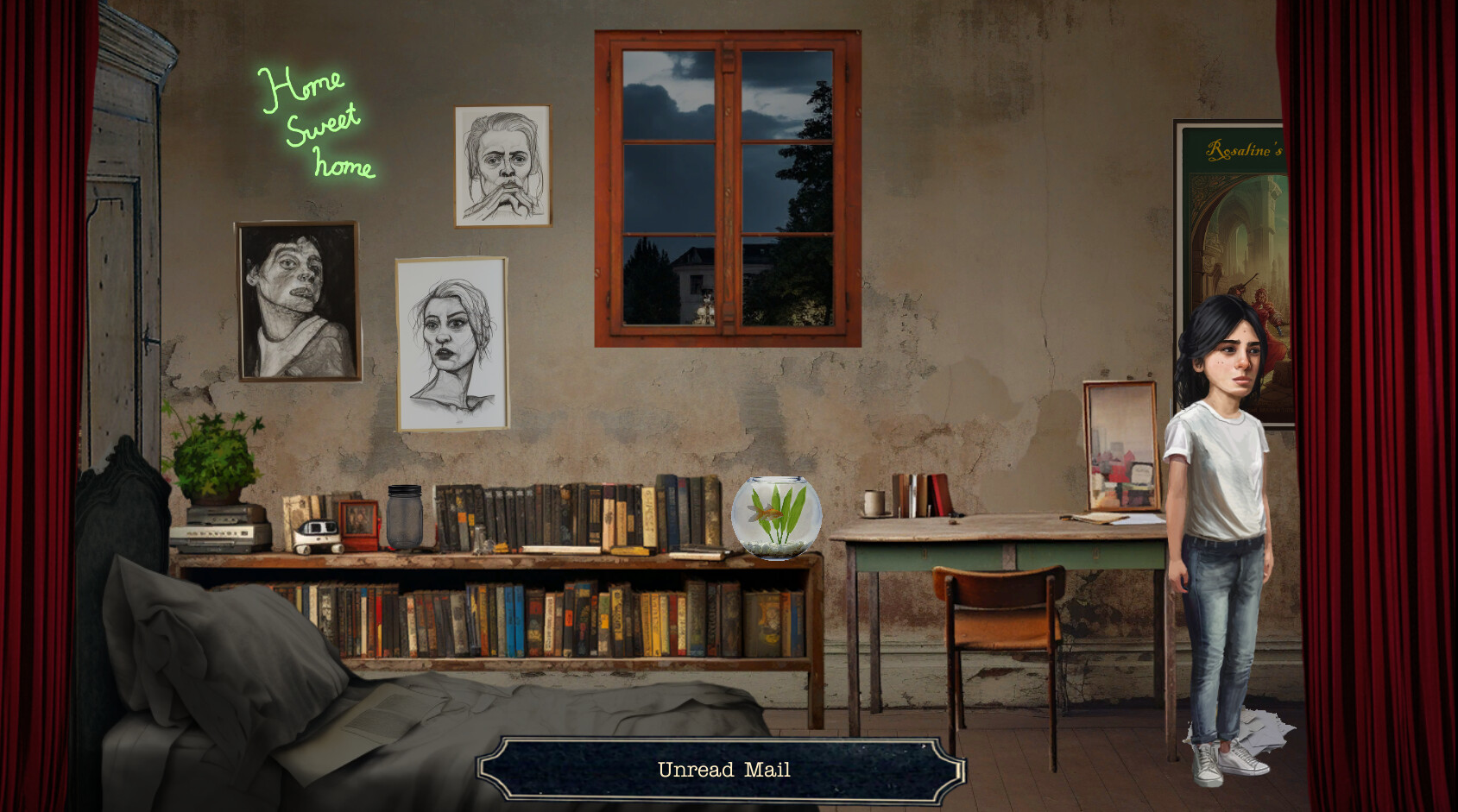Select the small framed photo on the shelf
Image resolution: width=1458 pixels, height=812 pixels.
pos(358,520)
